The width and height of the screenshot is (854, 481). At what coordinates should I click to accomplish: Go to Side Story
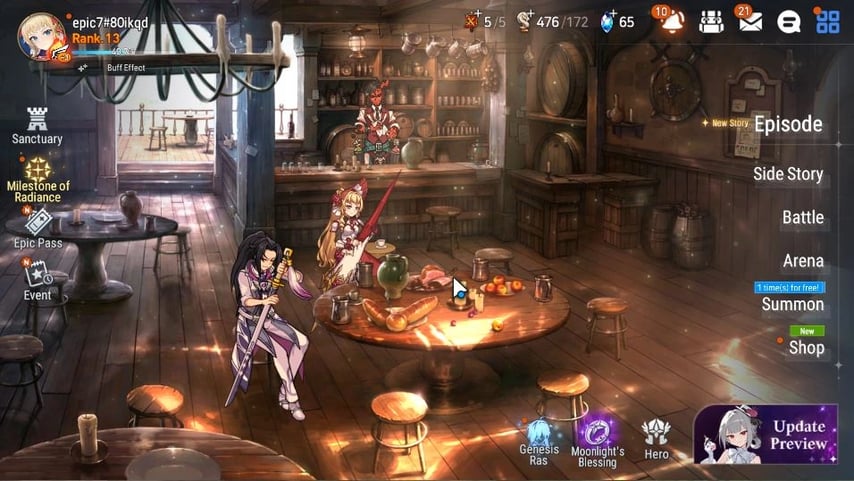click(787, 174)
